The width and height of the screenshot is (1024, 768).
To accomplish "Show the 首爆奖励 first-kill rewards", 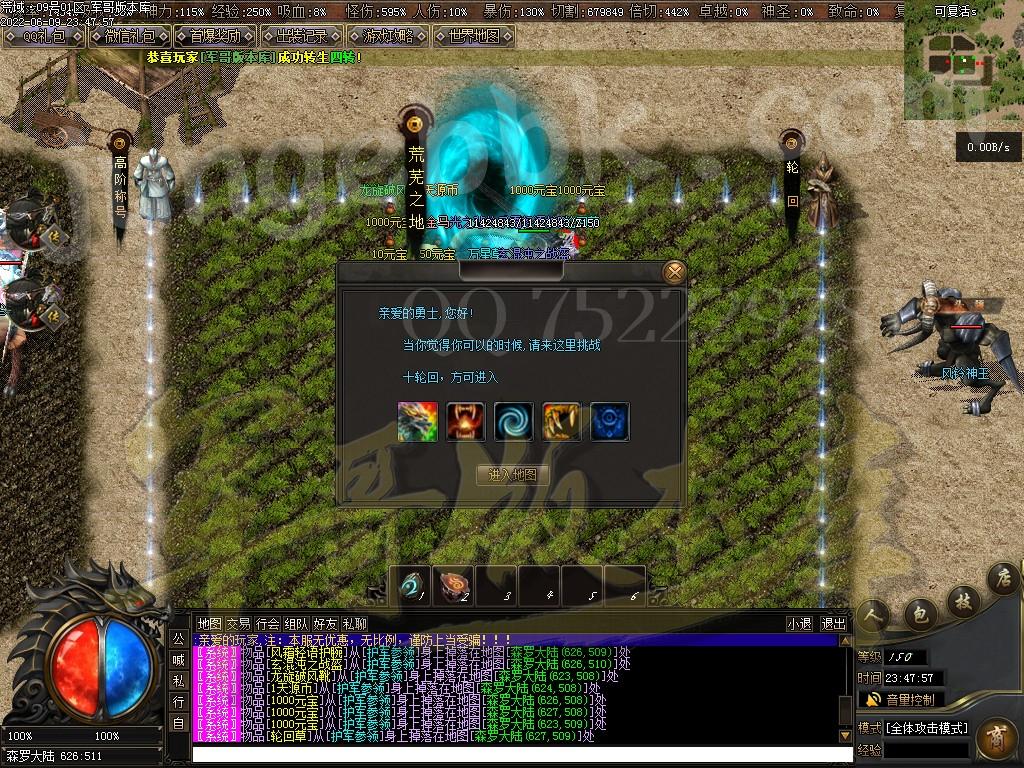I will click(215, 36).
